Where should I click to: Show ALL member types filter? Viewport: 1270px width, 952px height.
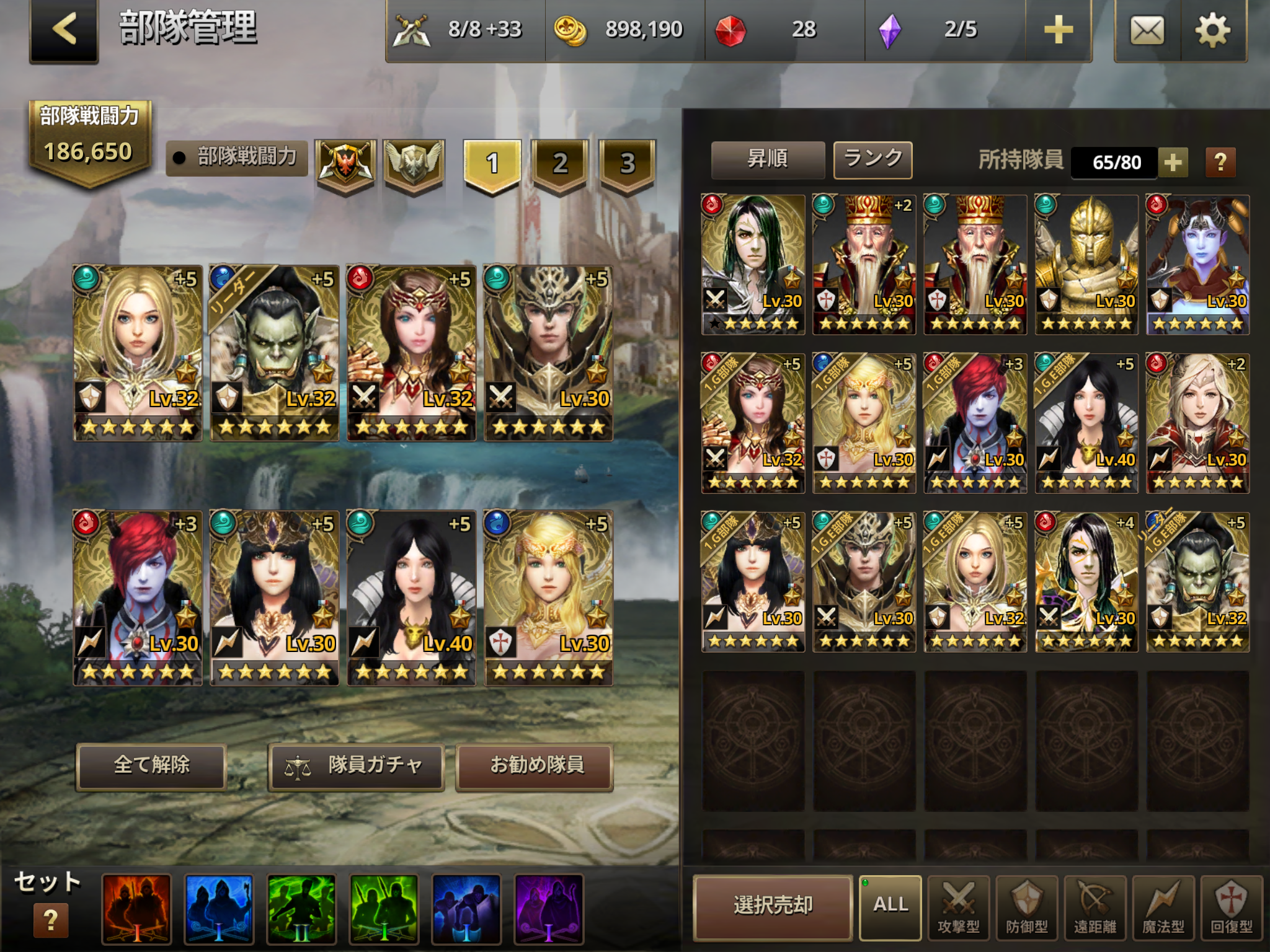(890, 906)
